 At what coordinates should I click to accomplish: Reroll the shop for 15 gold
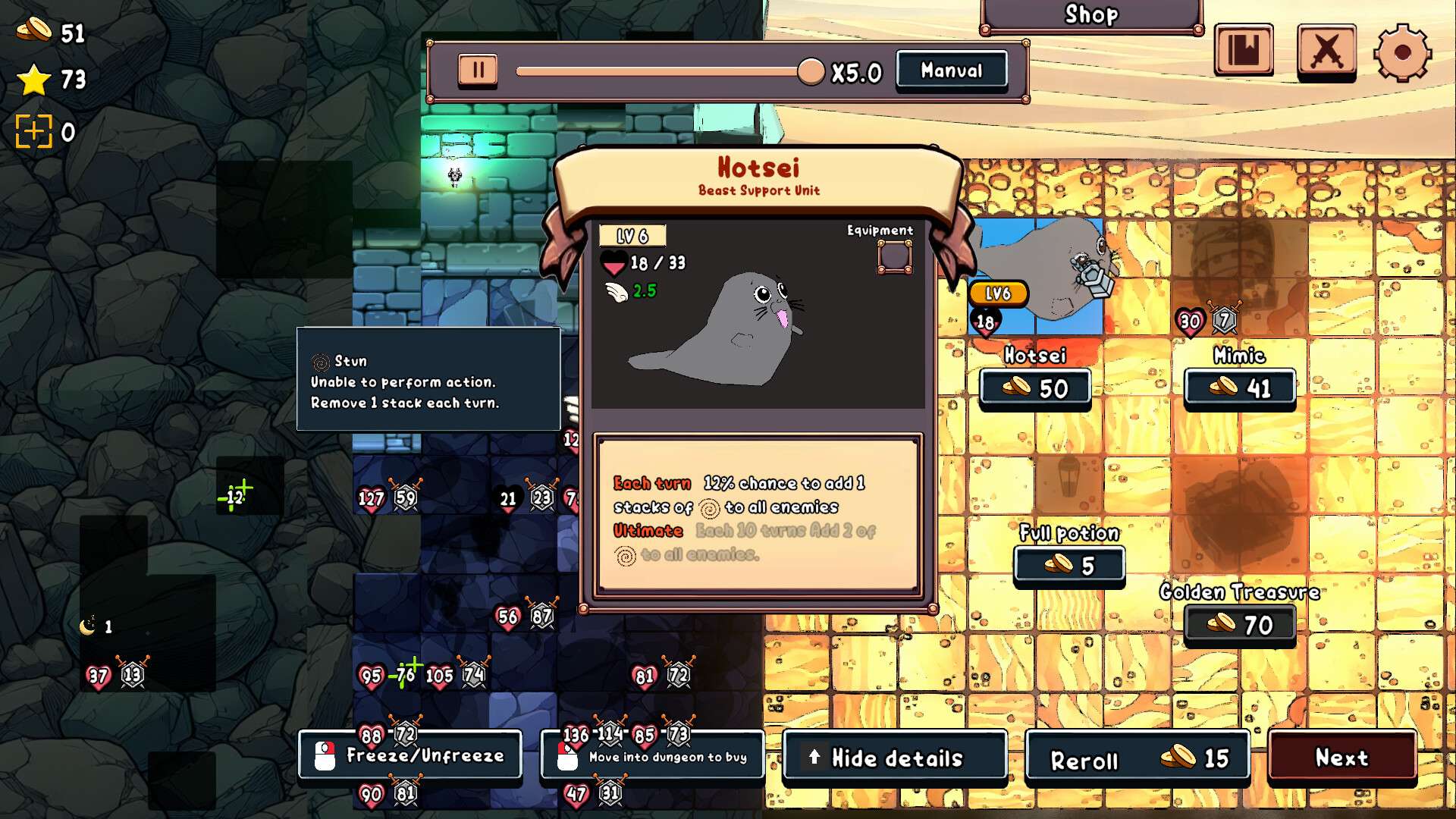click(1137, 758)
